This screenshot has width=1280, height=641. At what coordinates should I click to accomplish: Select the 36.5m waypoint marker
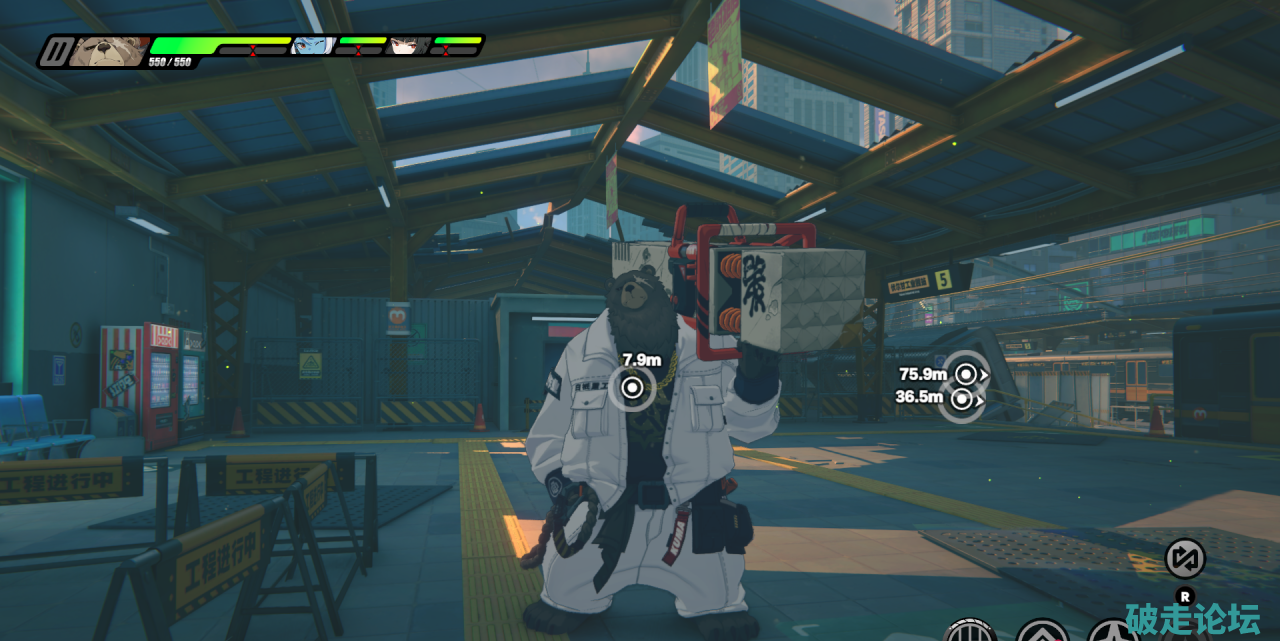962,399
